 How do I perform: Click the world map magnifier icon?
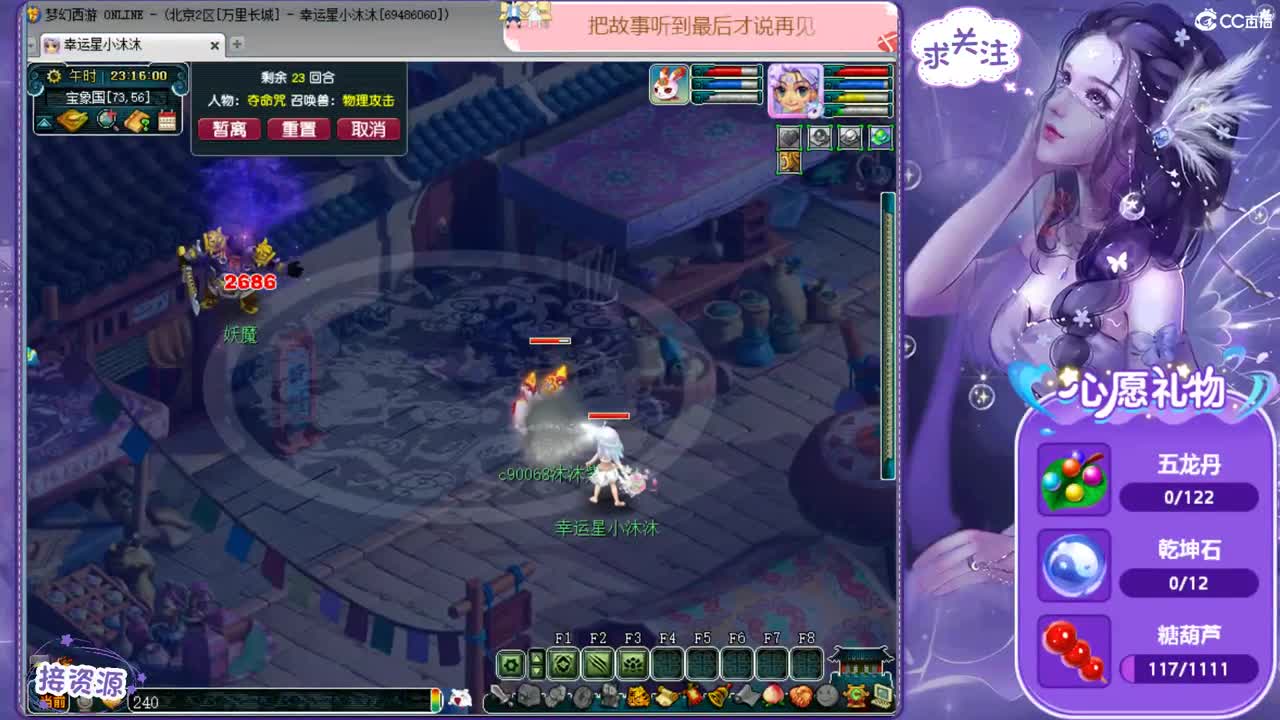point(105,121)
